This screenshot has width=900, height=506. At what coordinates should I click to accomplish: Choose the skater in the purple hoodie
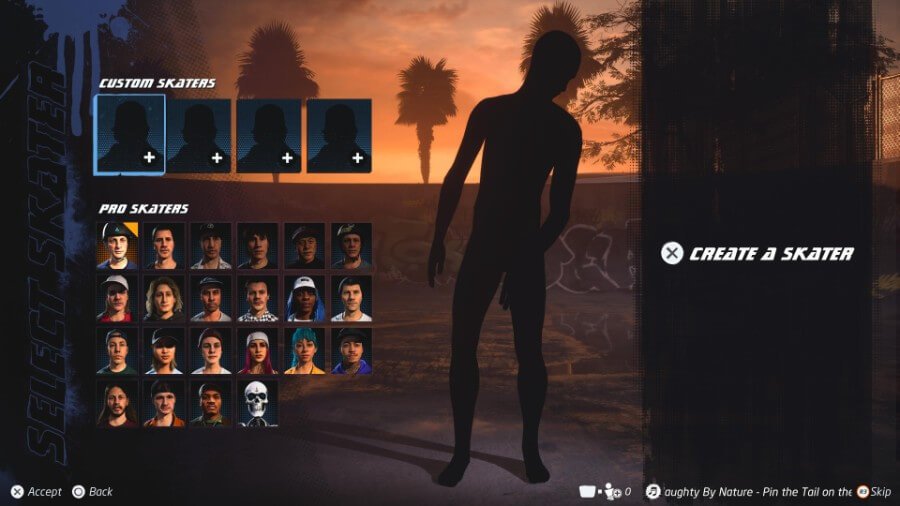coord(352,351)
